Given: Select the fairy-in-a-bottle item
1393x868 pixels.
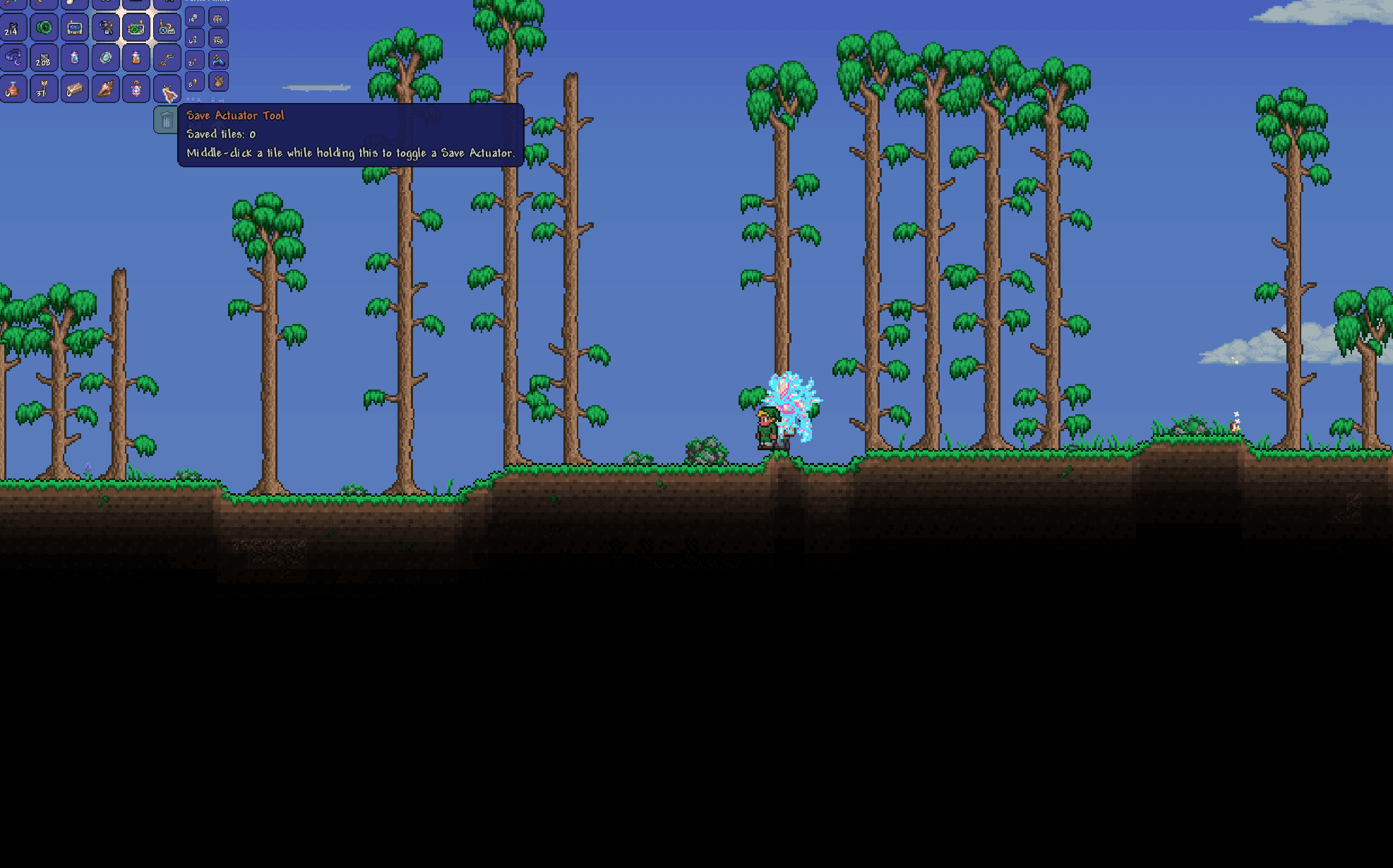Looking at the screenshot, I should pyautogui.click(x=75, y=59).
